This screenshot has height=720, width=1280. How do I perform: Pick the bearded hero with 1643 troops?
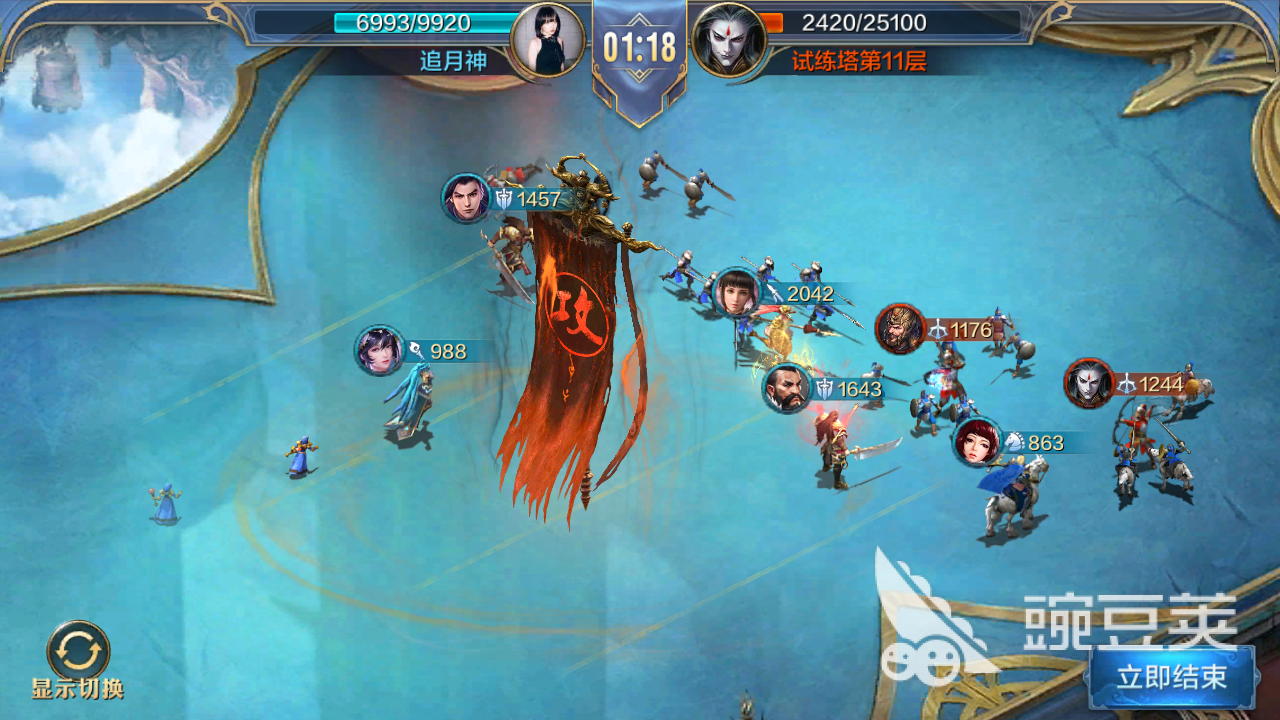click(788, 388)
